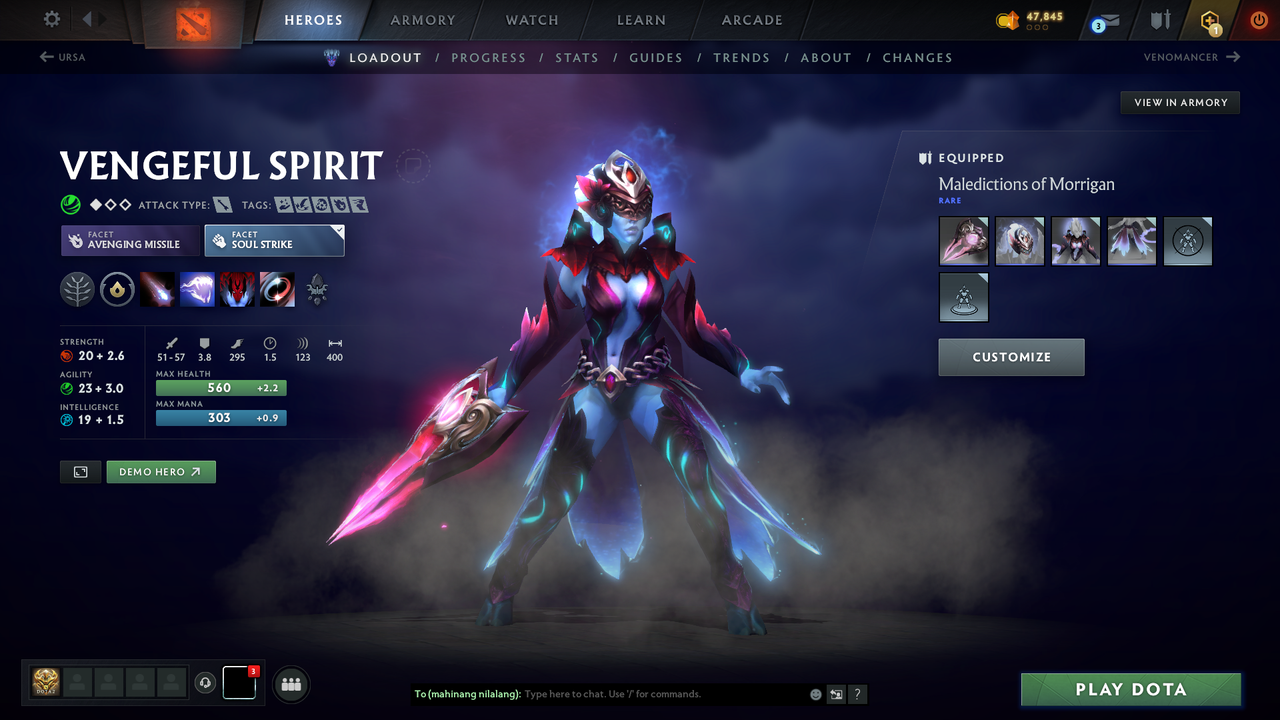Select the Soul Strike facet
This screenshot has height=720, width=1280.
(x=274, y=240)
